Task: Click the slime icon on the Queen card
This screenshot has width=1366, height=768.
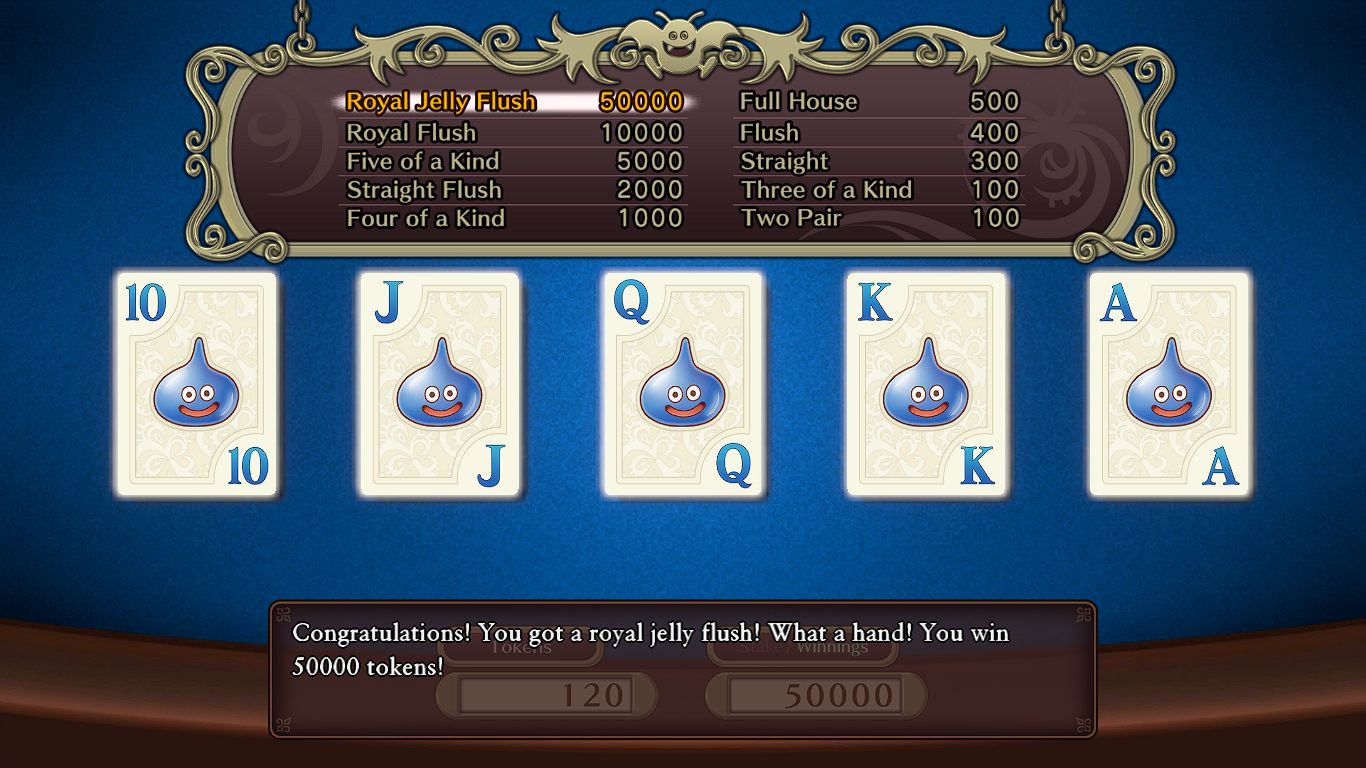Action: point(683,390)
